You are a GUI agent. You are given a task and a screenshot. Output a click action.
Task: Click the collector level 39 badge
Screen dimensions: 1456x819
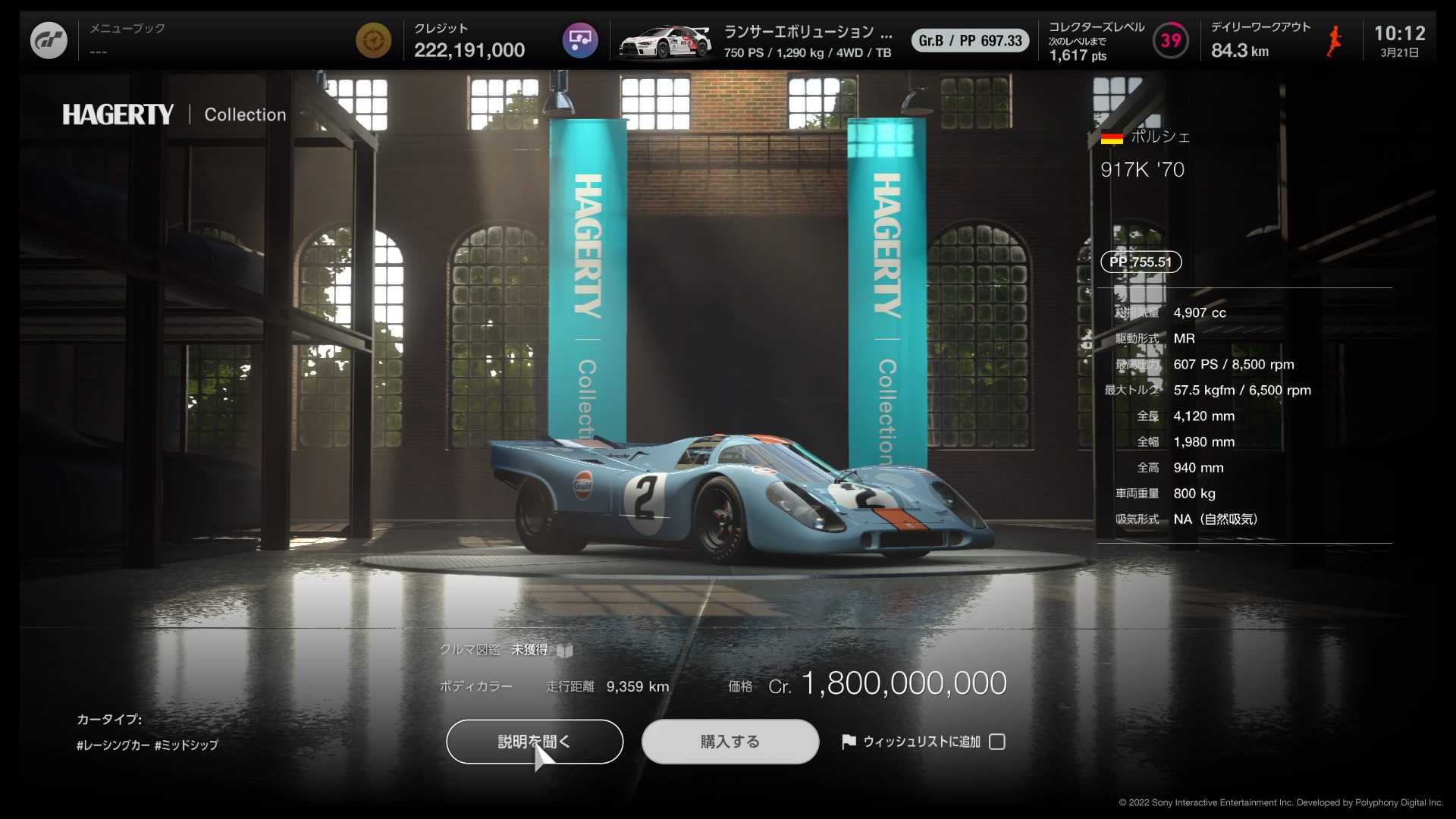point(1170,39)
